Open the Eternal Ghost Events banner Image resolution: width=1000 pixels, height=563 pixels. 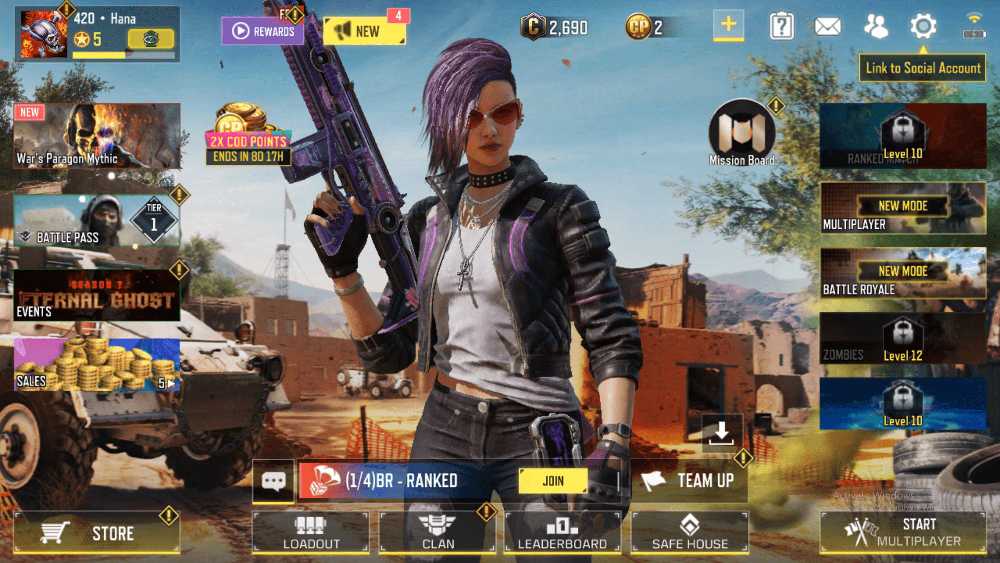point(97,295)
